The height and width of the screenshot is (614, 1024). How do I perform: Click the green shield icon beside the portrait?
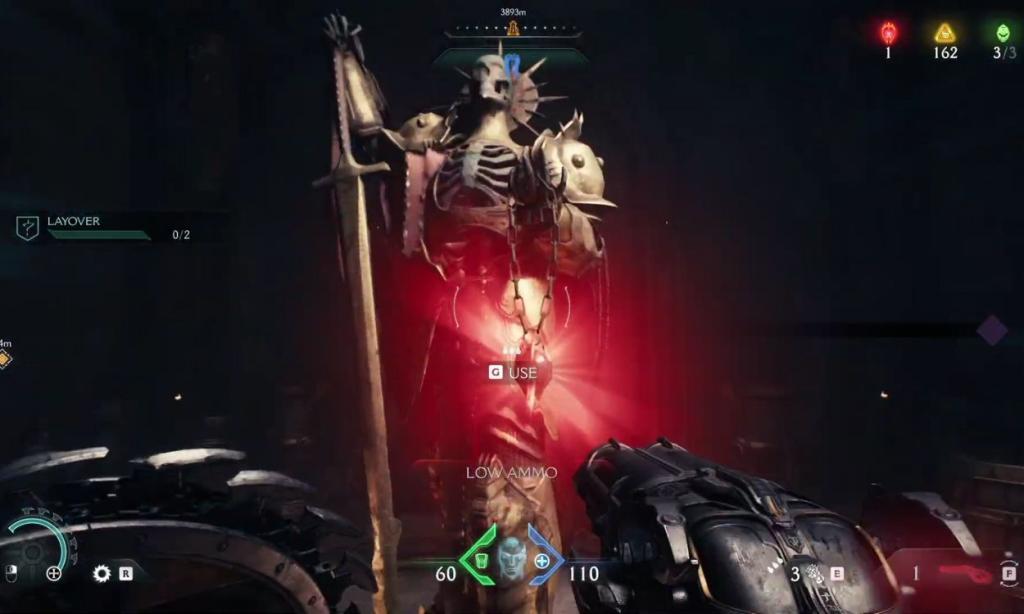tap(480, 562)
